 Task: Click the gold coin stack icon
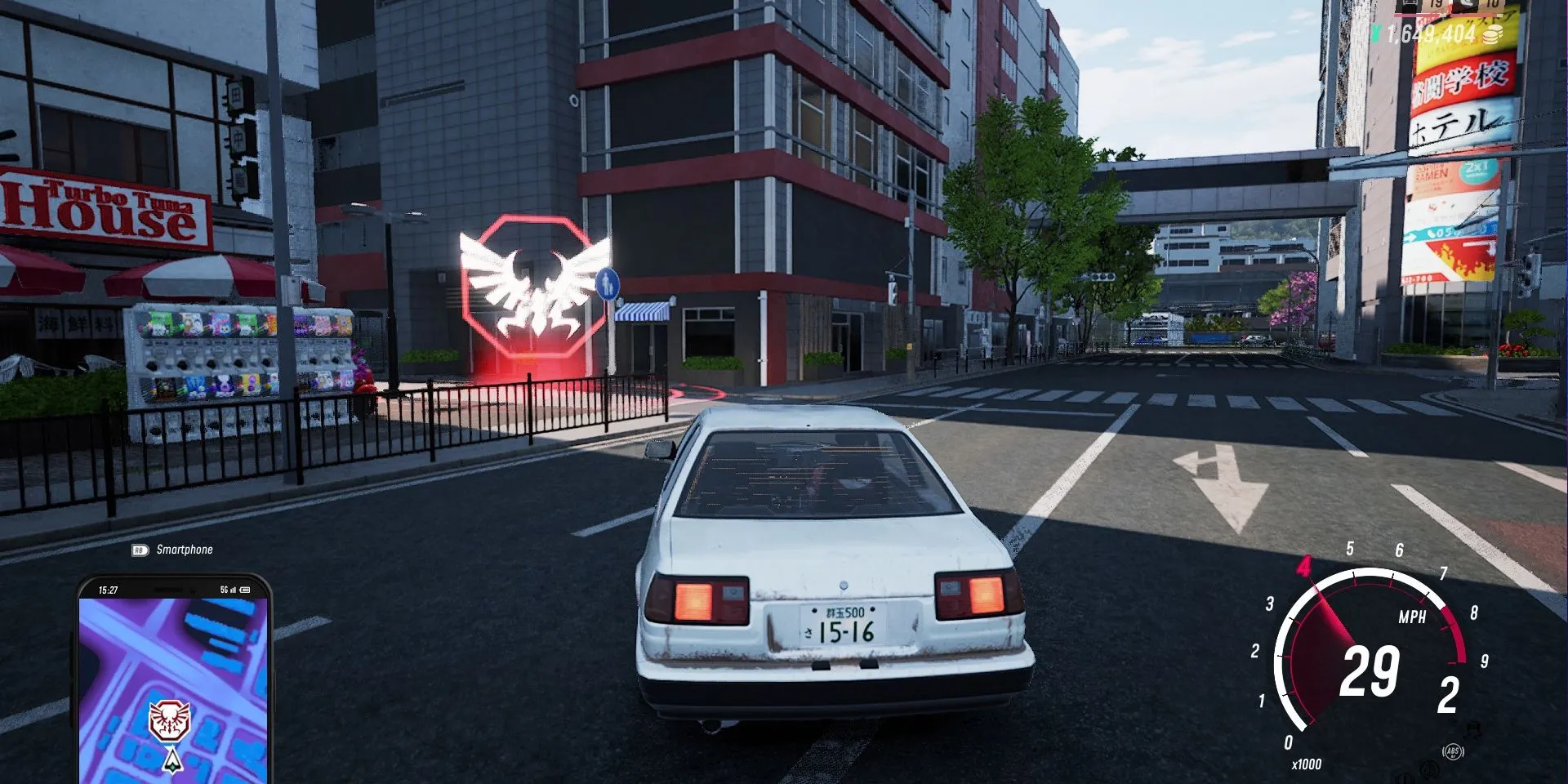(x=1492, y=34)
